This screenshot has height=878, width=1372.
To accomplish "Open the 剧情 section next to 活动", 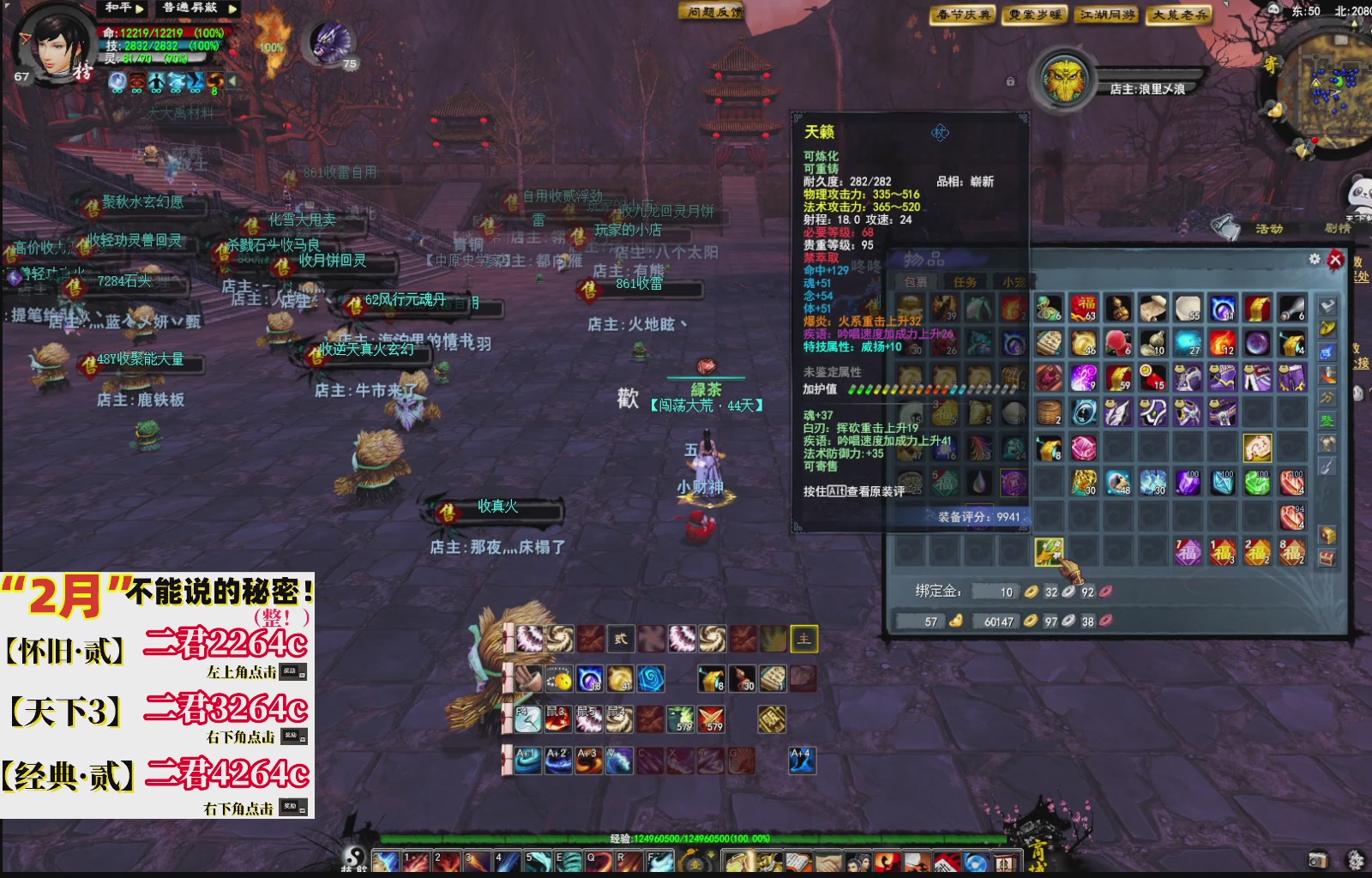I will (x=1338, y=228).
